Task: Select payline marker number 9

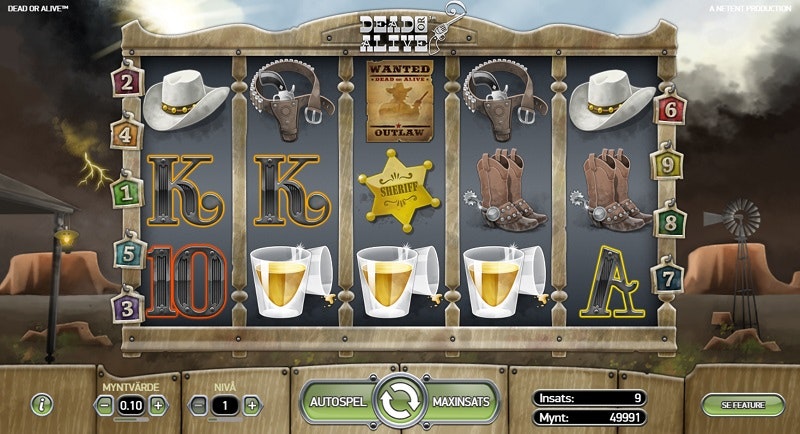Action: coord(671,164)
